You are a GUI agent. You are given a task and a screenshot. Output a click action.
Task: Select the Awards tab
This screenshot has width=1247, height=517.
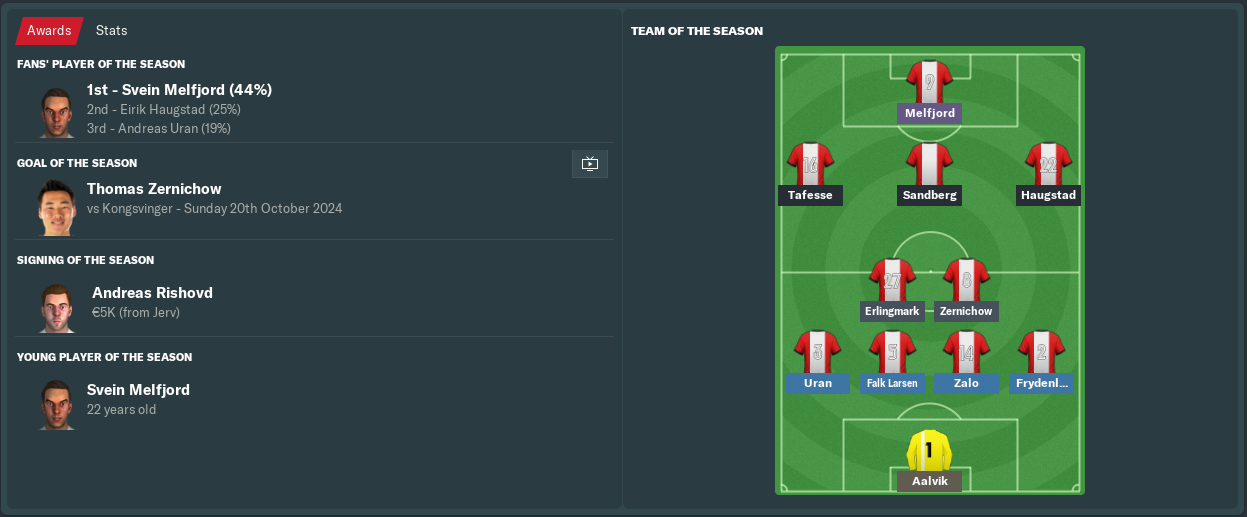coord(49,31)
